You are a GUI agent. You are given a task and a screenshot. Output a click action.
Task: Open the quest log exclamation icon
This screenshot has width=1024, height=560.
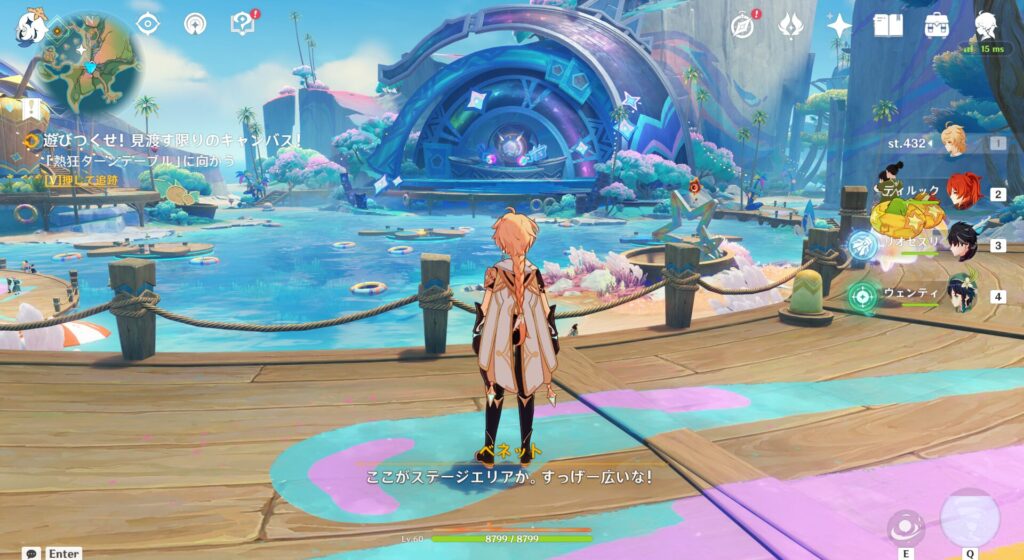point(33,108)
